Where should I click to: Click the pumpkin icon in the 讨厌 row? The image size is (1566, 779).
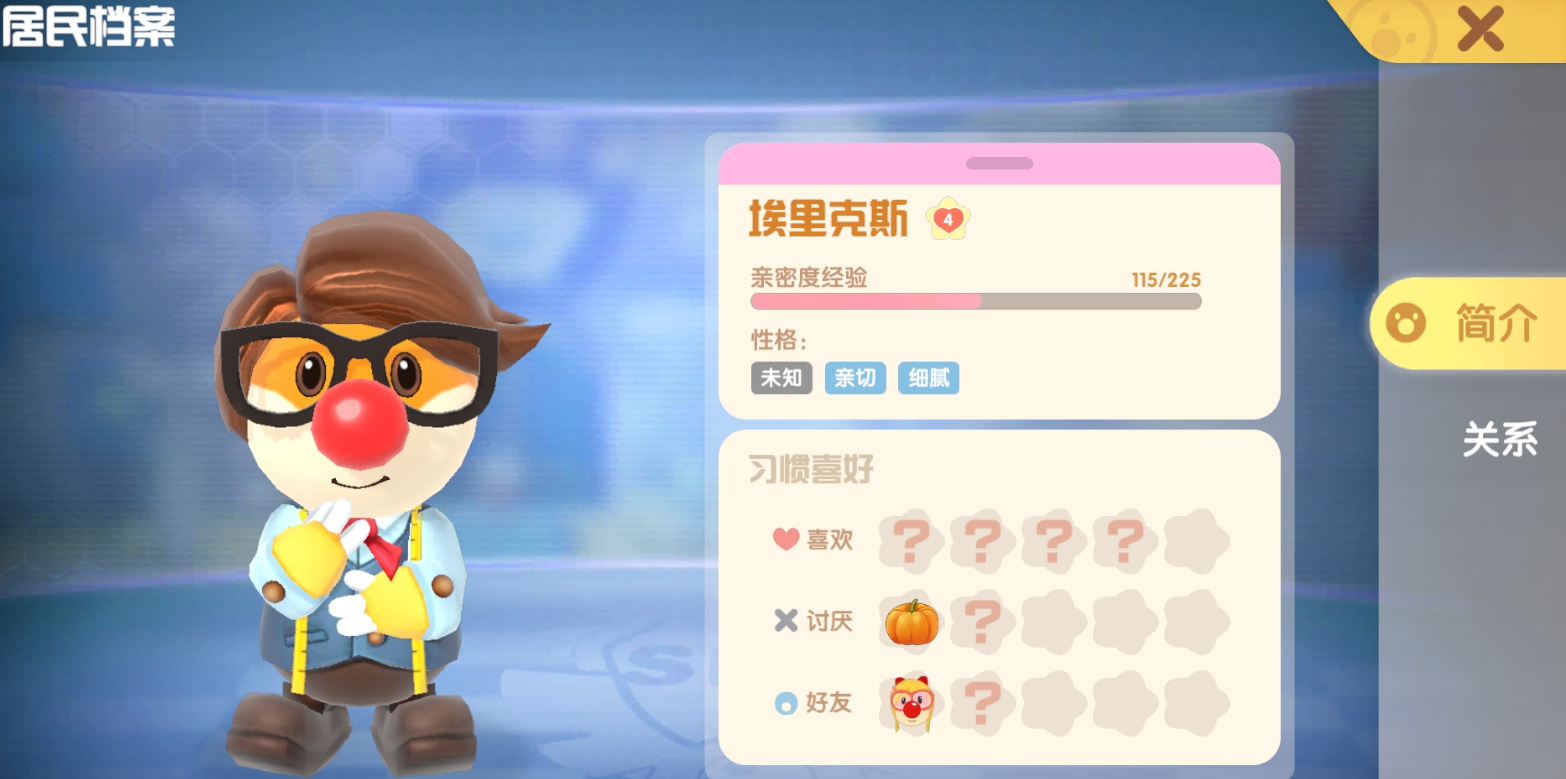tap(910, 621)
